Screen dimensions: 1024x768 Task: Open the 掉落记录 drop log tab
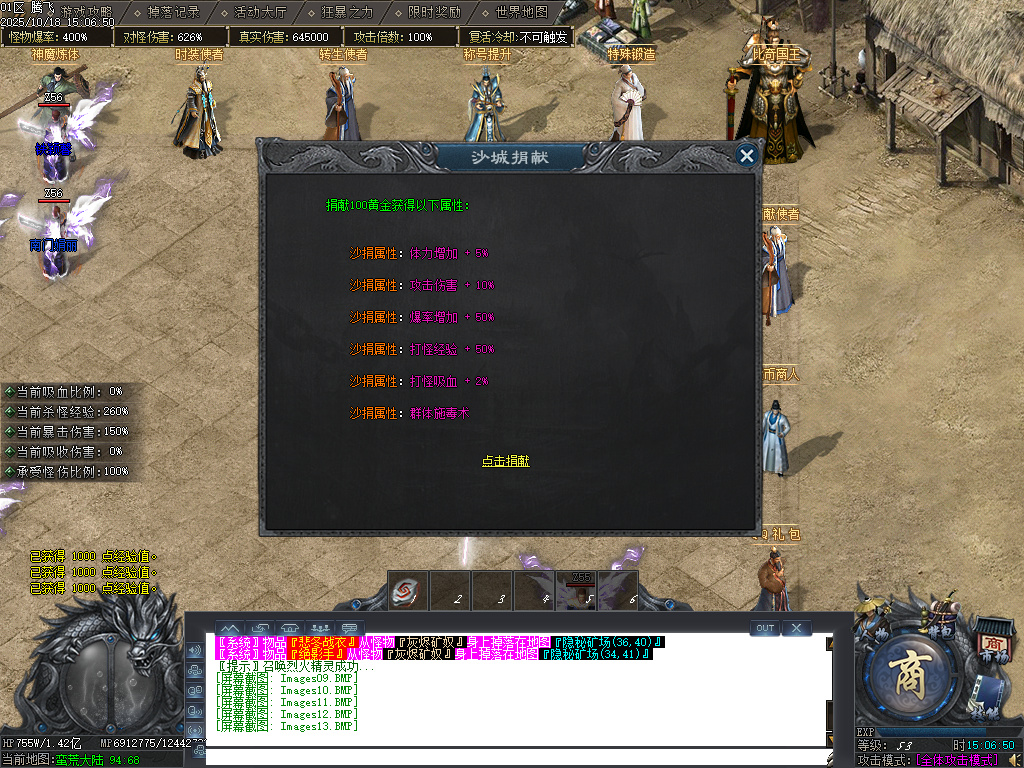173,13
